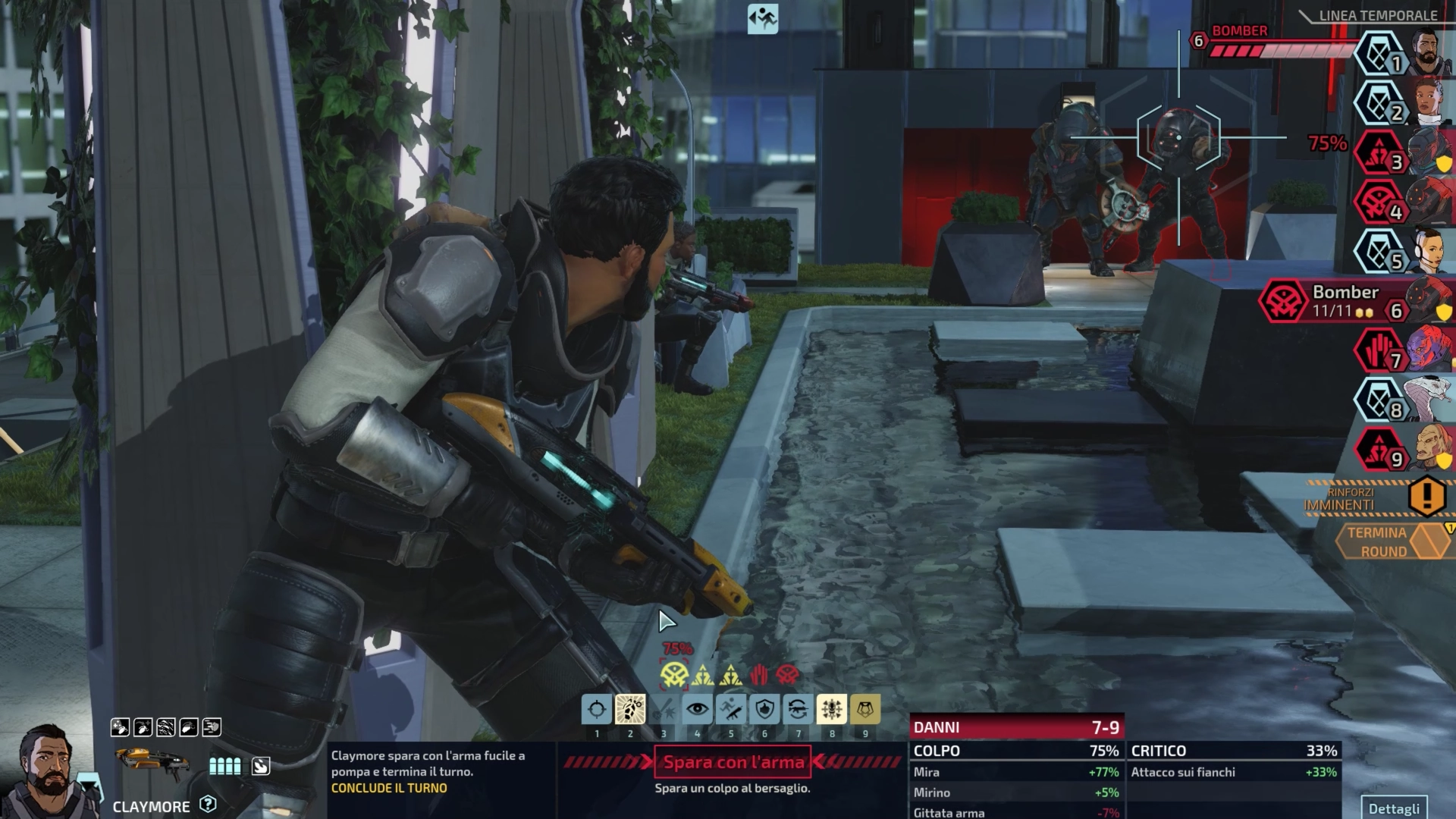Confirm the "Spara con l'arma" shot
1456x819 pixels.
tap(733, 762)
